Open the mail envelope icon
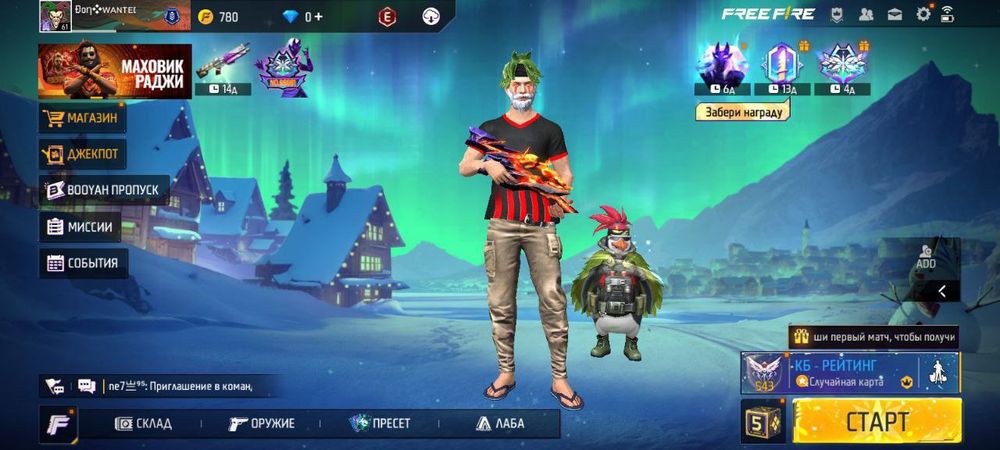The height and width of the screenshot is (450, 1000). (x=895, y=14)
